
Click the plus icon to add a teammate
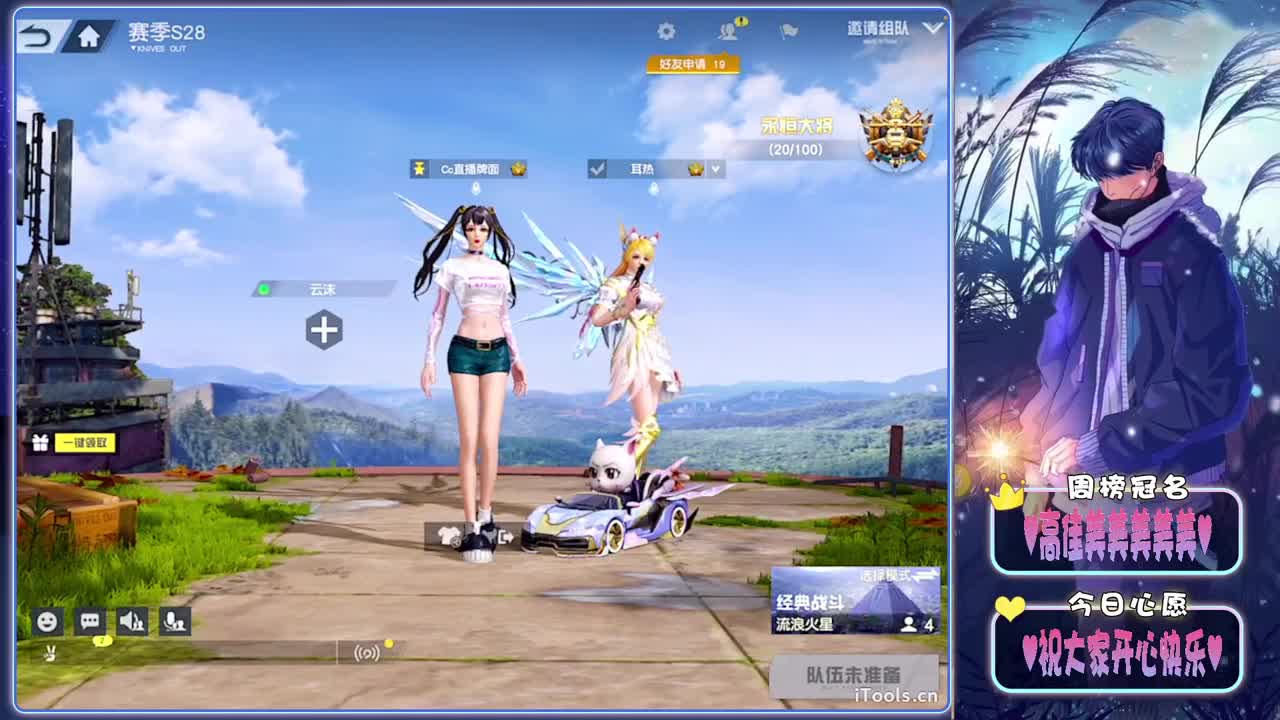[325, 329]
